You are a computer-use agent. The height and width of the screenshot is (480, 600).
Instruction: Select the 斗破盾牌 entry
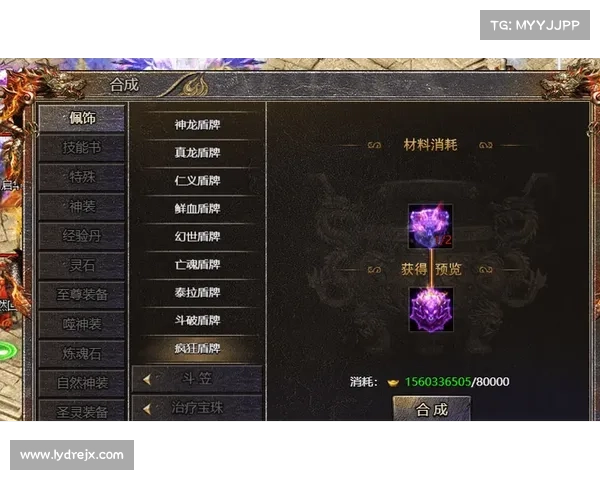click(197, 321)
